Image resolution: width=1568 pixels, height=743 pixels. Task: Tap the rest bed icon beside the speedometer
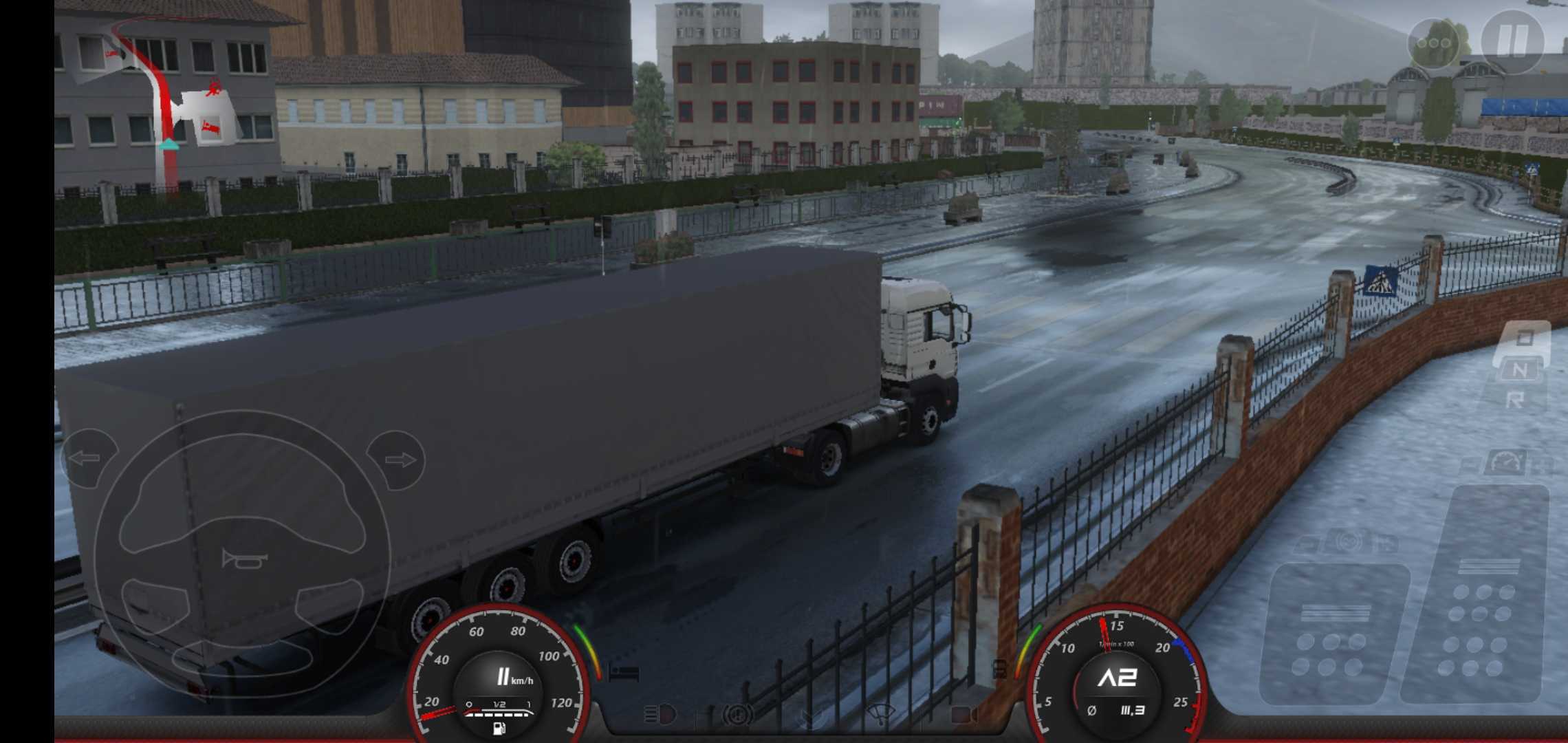624,673
